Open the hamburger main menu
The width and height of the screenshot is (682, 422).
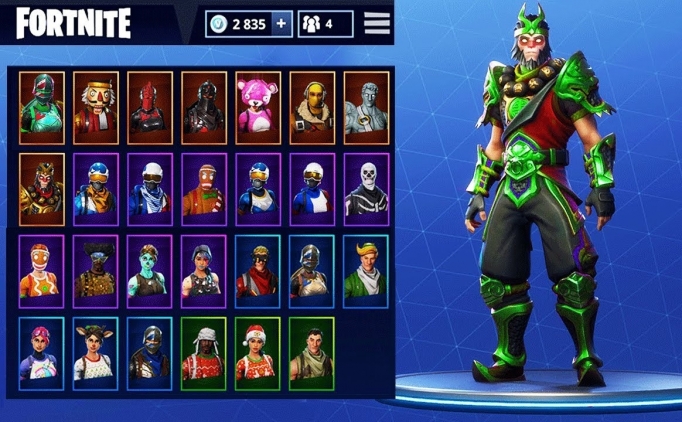click(377, 23)
